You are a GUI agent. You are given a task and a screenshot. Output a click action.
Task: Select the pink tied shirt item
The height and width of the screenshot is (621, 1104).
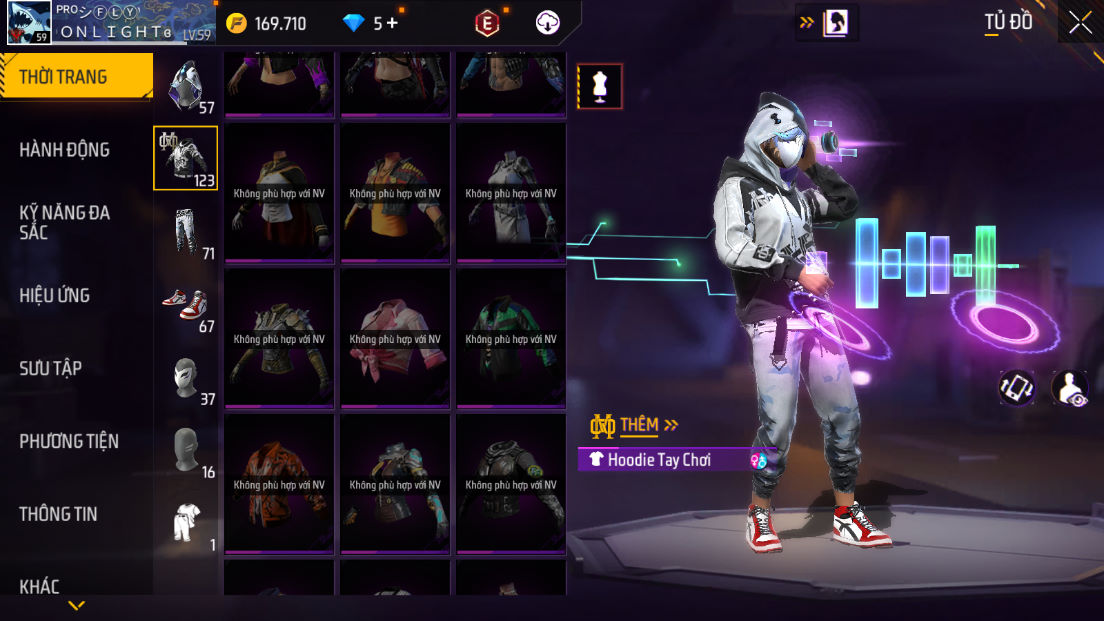(x=395, y=338)
